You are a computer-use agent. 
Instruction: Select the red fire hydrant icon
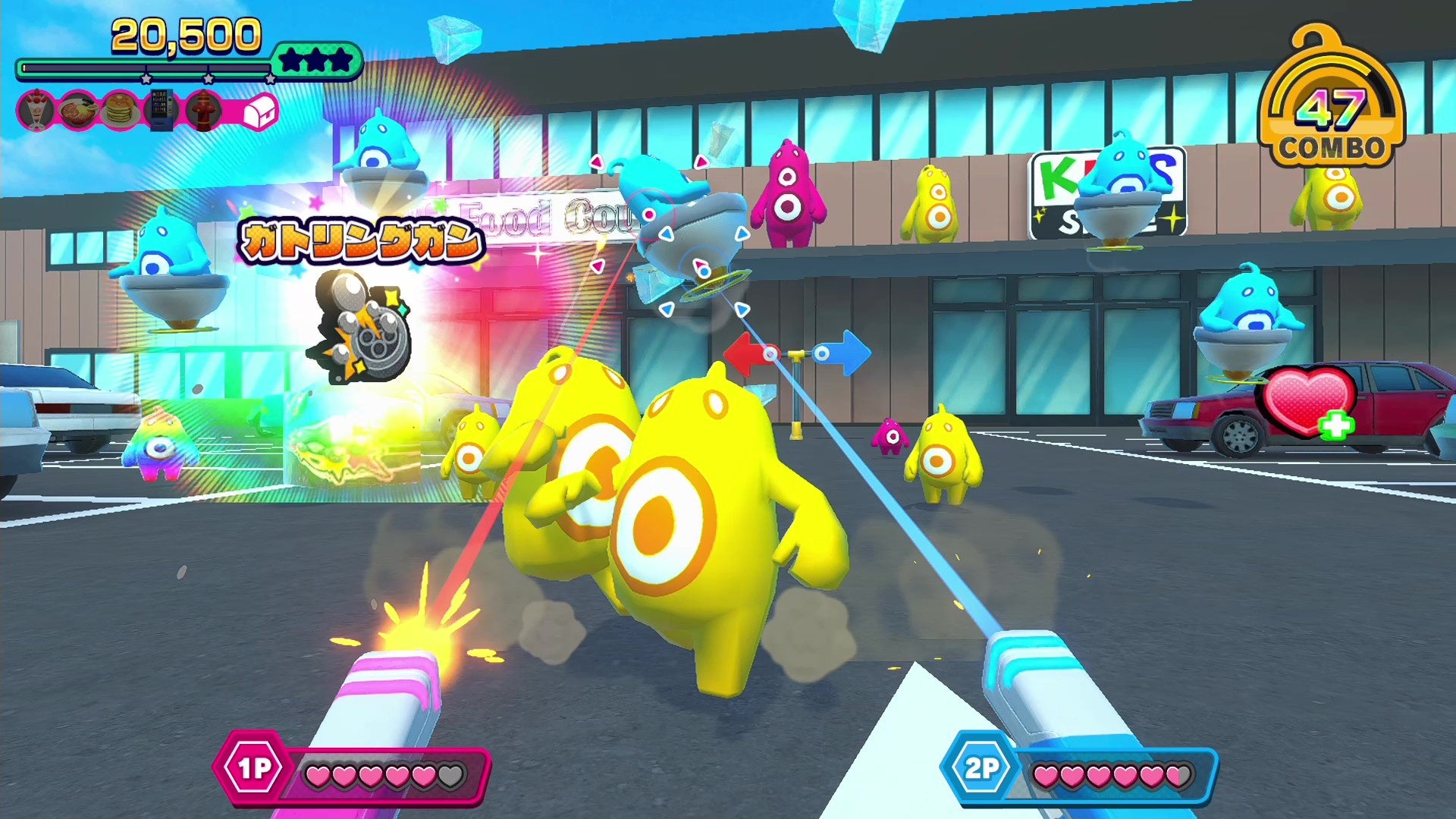tap(202, 111)
